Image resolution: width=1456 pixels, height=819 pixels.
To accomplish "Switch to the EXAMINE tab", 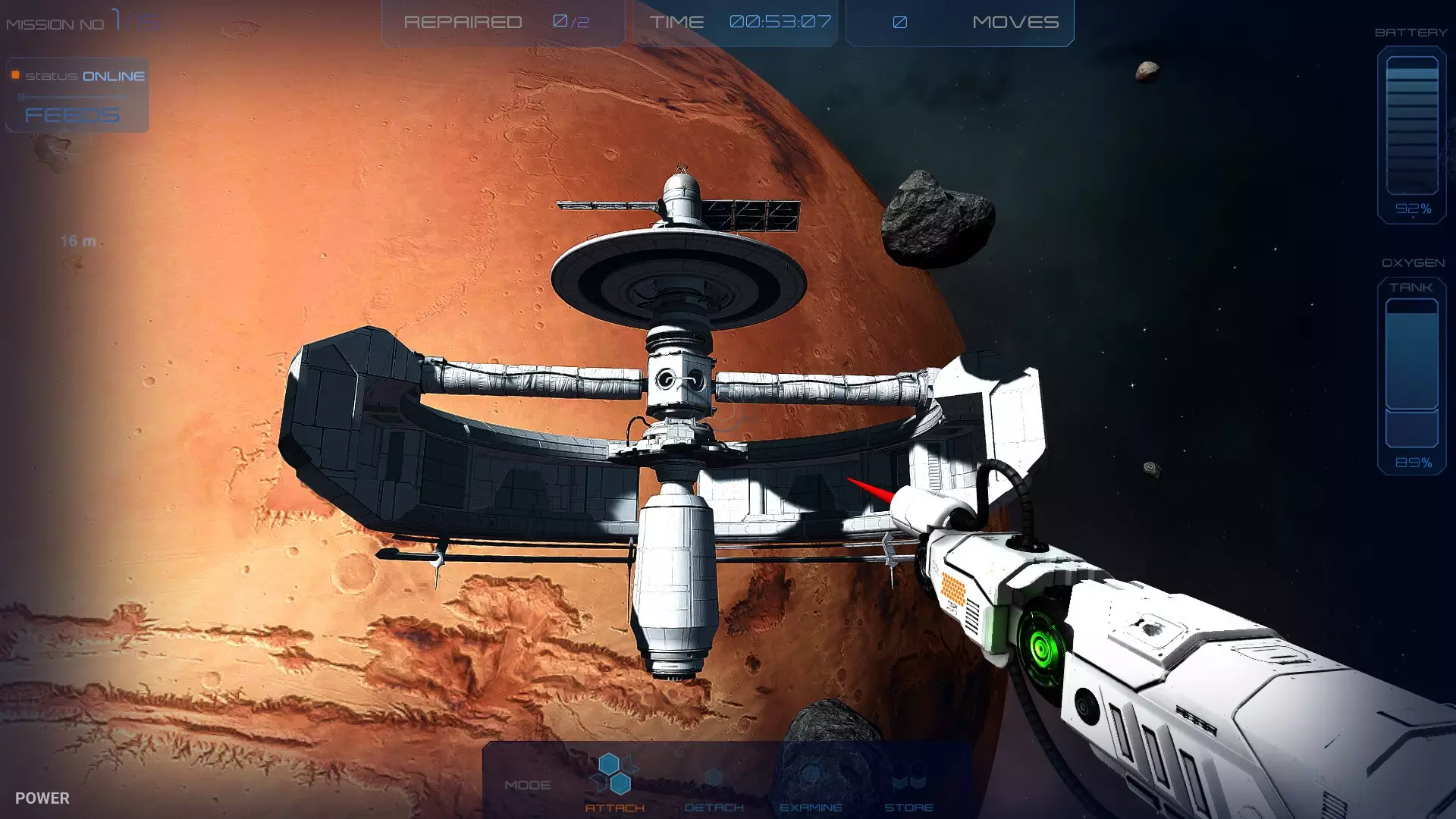I will click(x=812, y=808).
